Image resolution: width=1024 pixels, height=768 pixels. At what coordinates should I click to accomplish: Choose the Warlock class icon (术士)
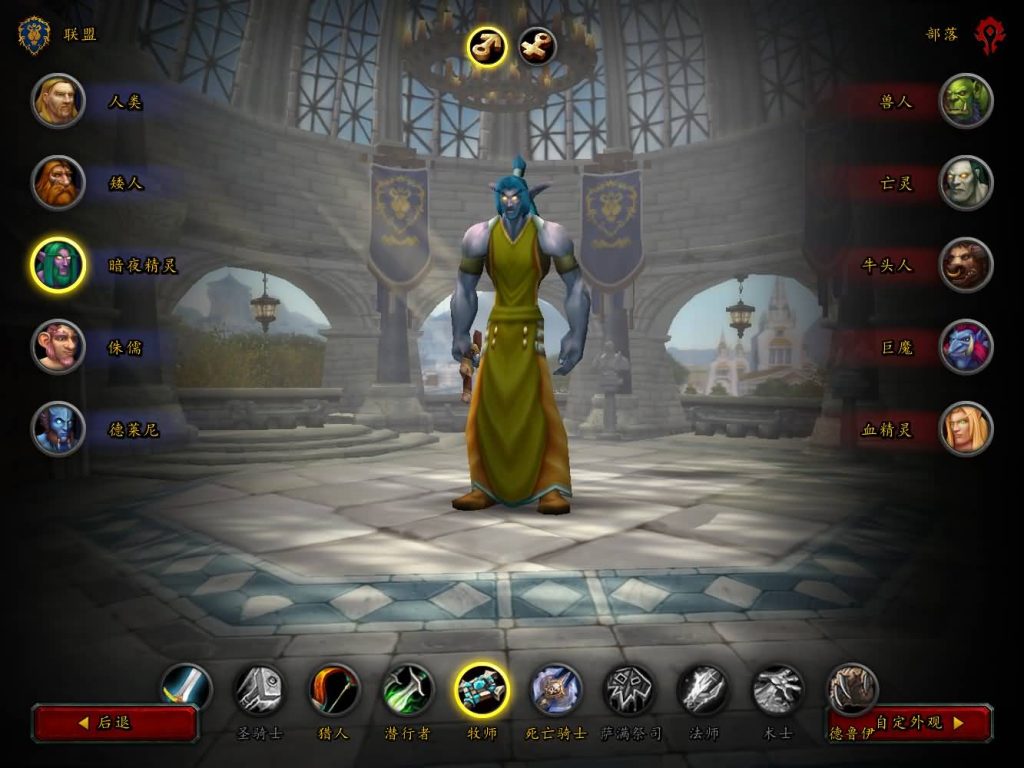pyautogui.click(x=778, y=690)
